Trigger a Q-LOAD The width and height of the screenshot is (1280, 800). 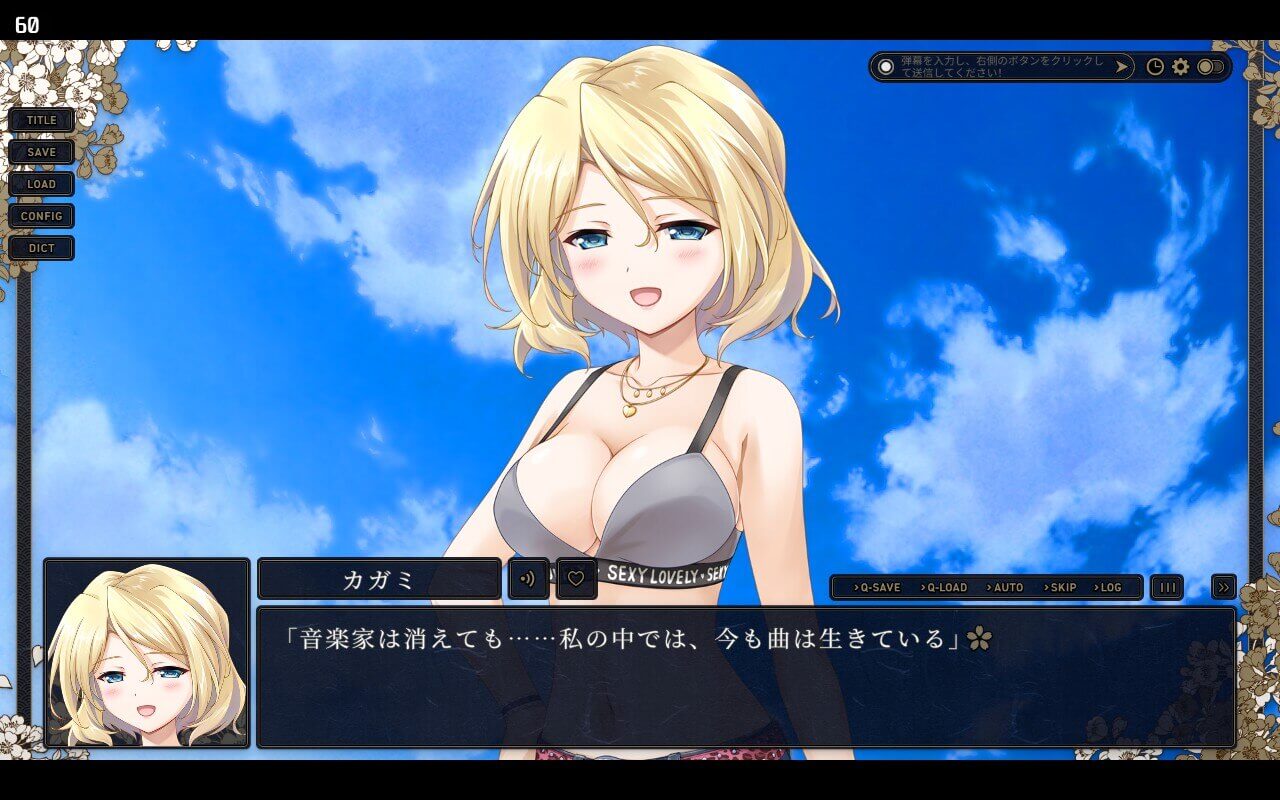[x=946, y=588]
